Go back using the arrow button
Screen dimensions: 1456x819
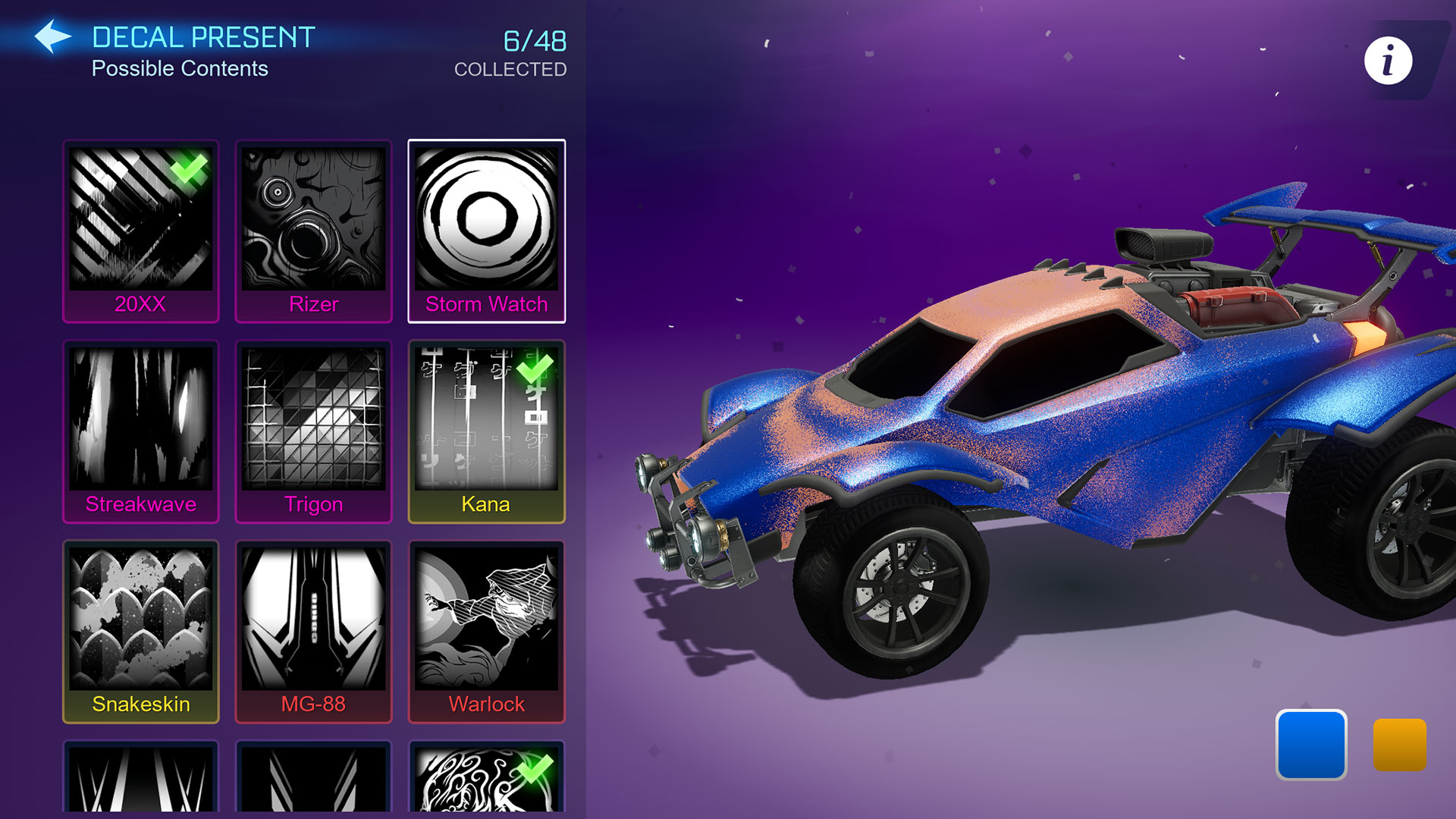52,36
